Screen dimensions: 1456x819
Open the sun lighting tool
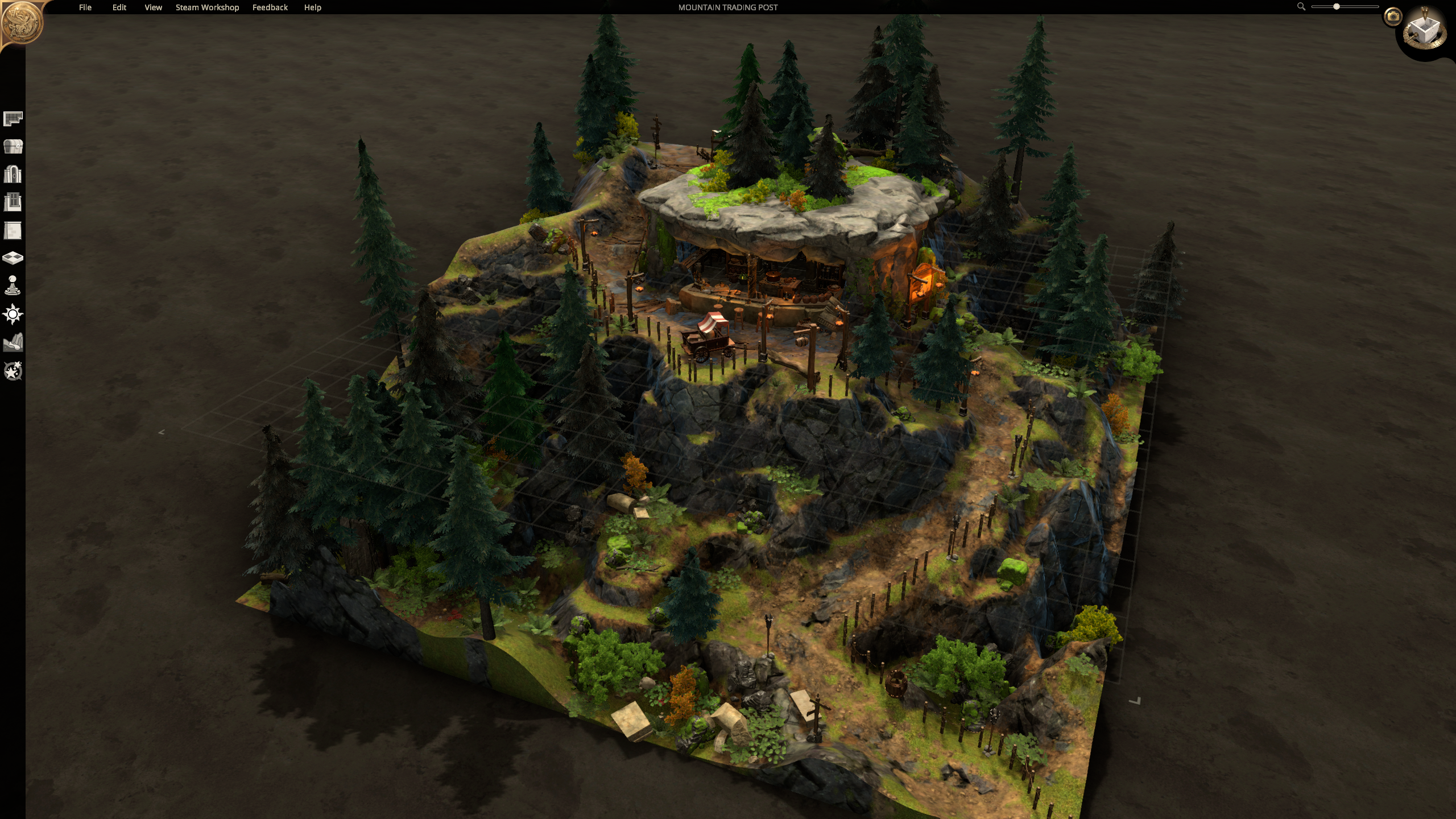[x=13, y=314]
